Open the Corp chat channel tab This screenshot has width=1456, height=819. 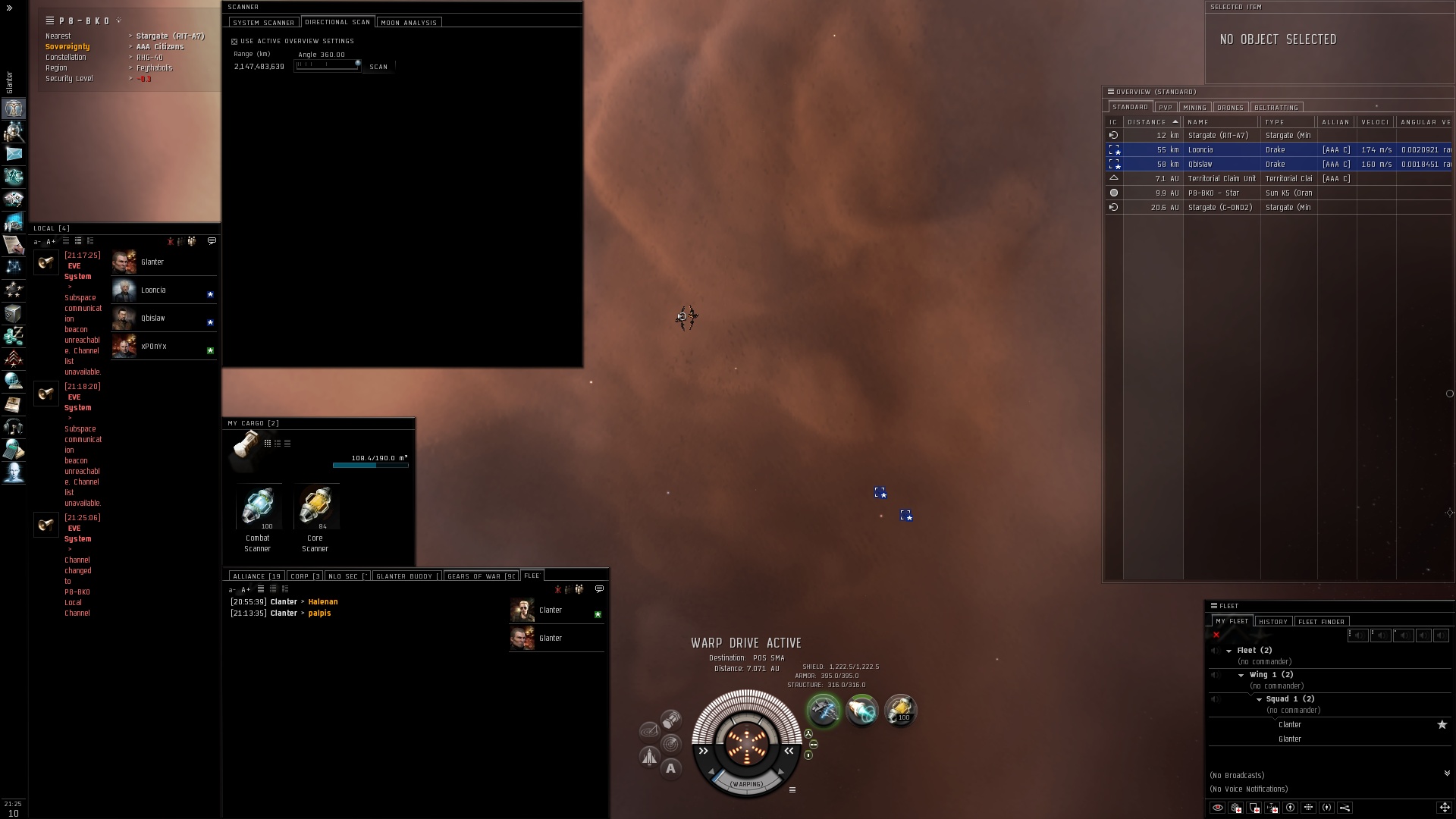pyautogui.click(x=306, y=576)
